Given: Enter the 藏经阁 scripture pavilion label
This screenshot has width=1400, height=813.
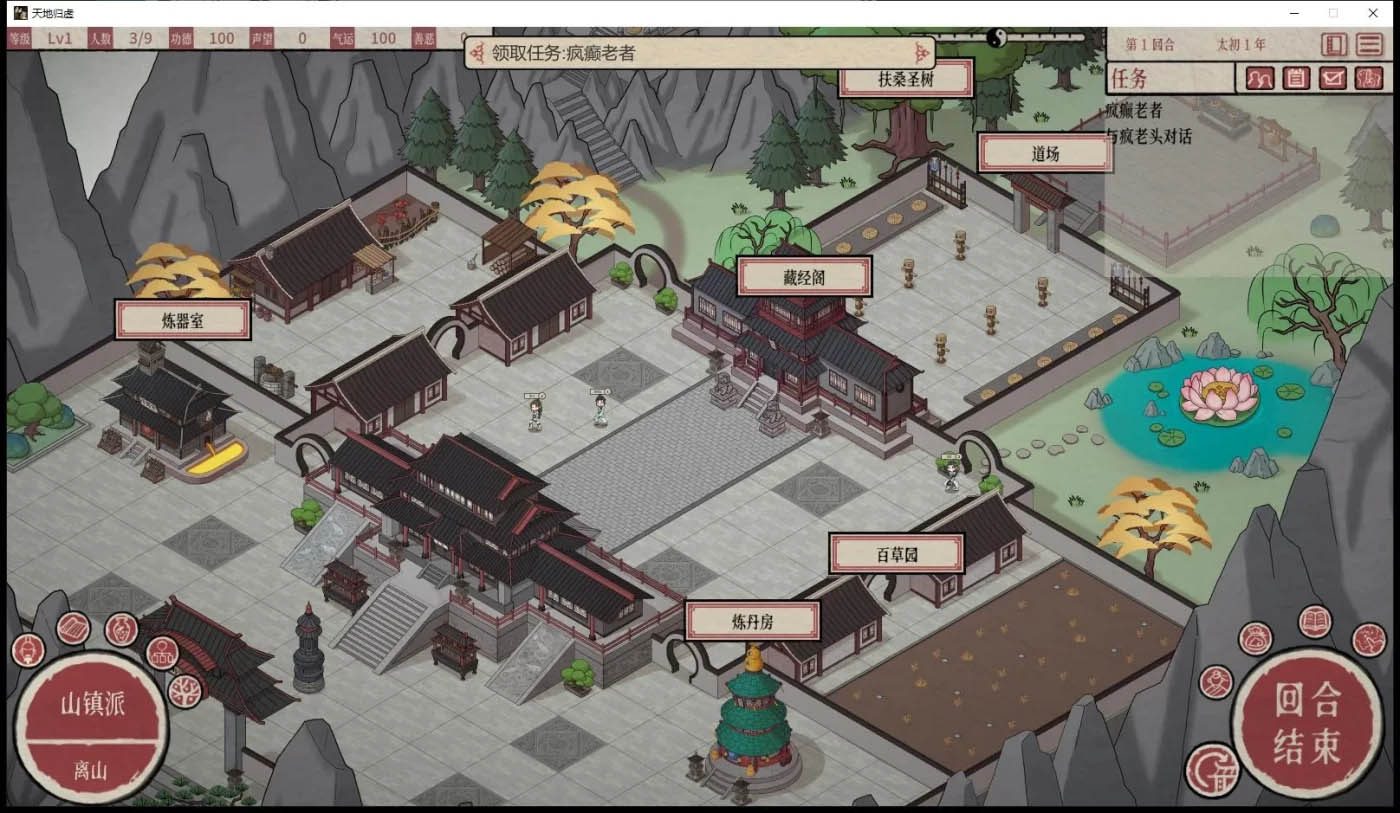Looking at the screenshot, I should pos(804,277).
